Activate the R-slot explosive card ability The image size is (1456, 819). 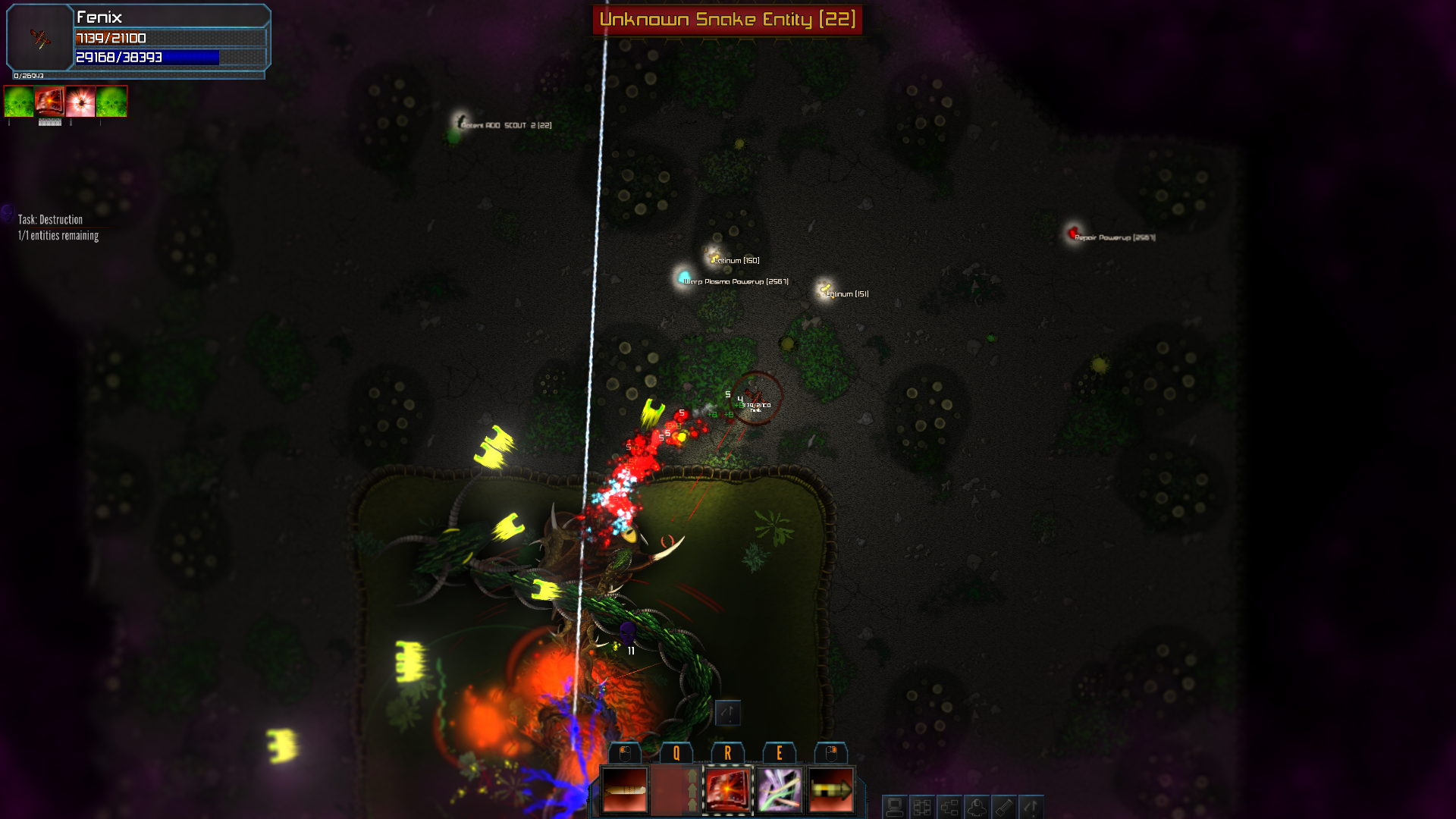coord(726,791)
